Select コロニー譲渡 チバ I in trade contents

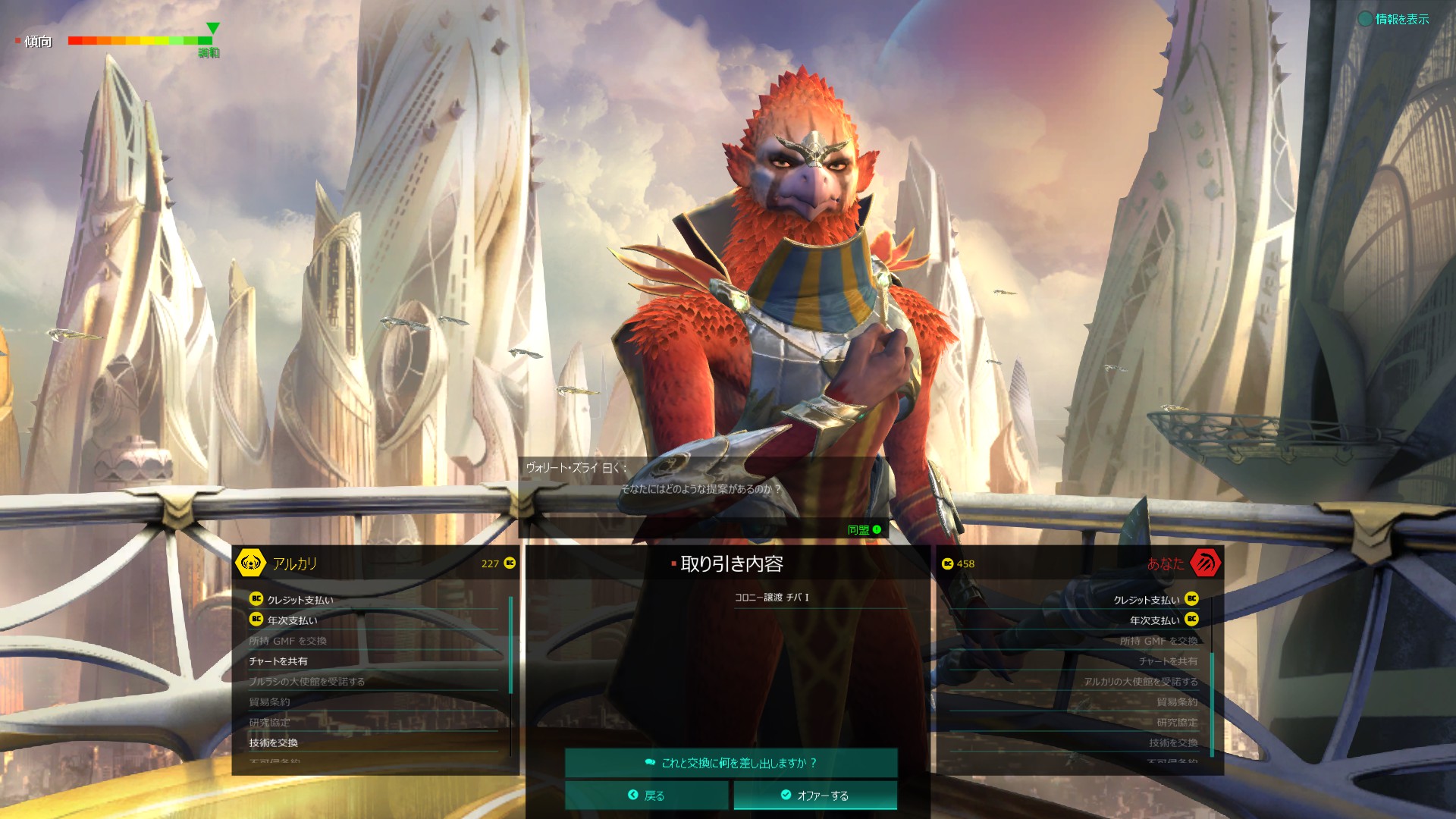[x=771, y=598]
